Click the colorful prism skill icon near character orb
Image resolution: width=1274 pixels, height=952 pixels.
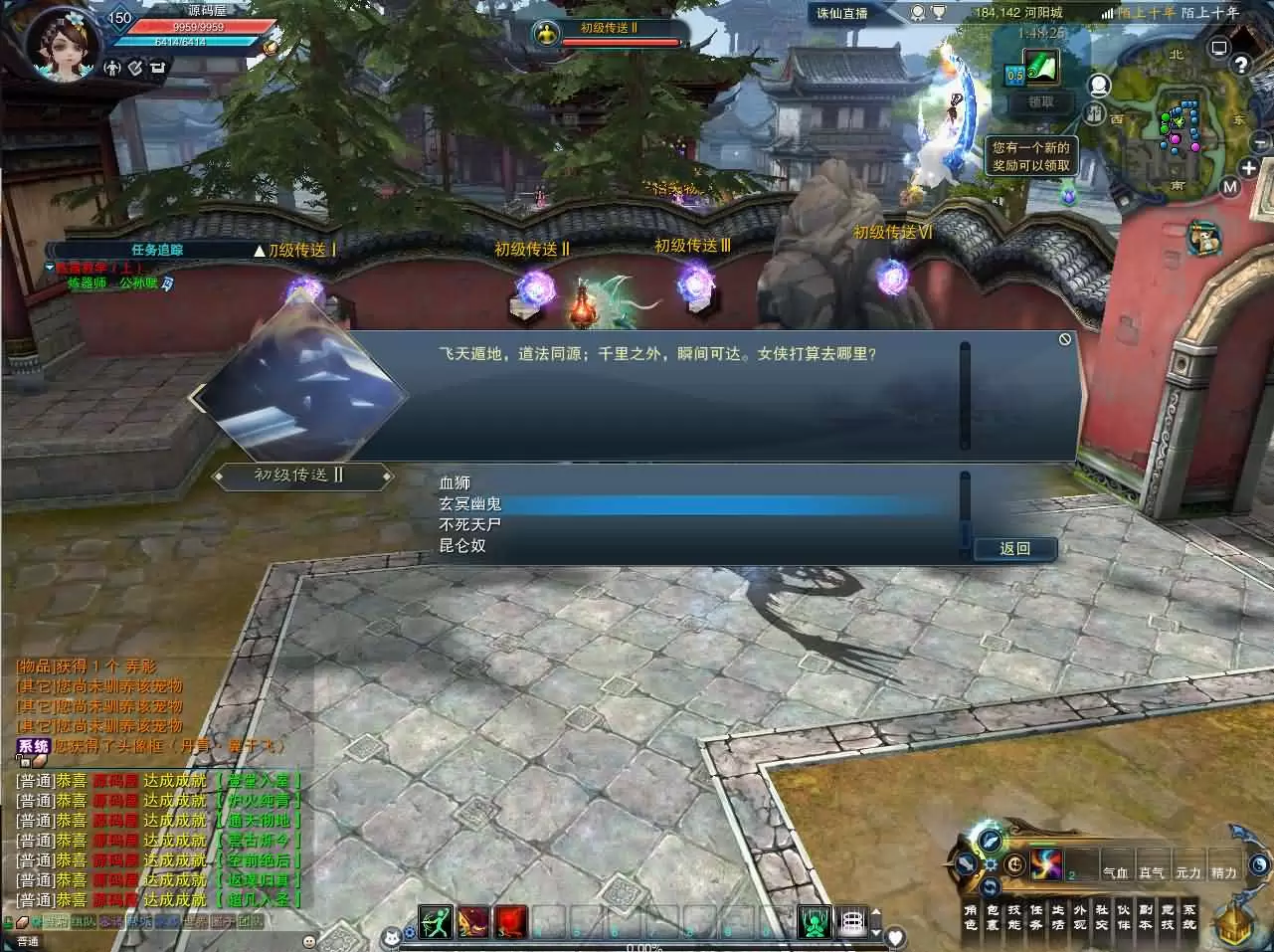(x=1045, y=863)
